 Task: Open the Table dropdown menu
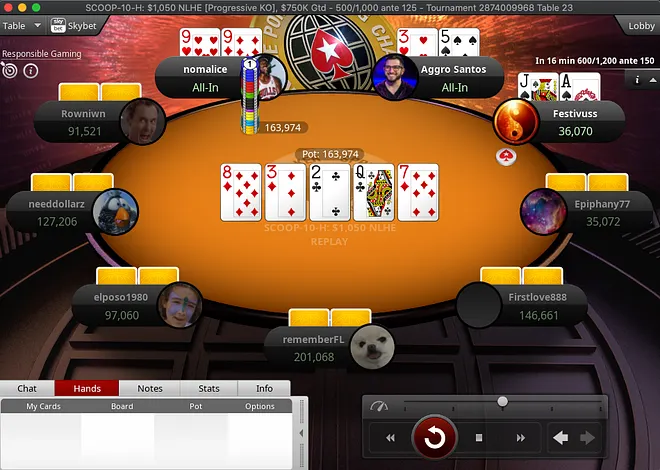pyautogui.click(x=20, y=25)
